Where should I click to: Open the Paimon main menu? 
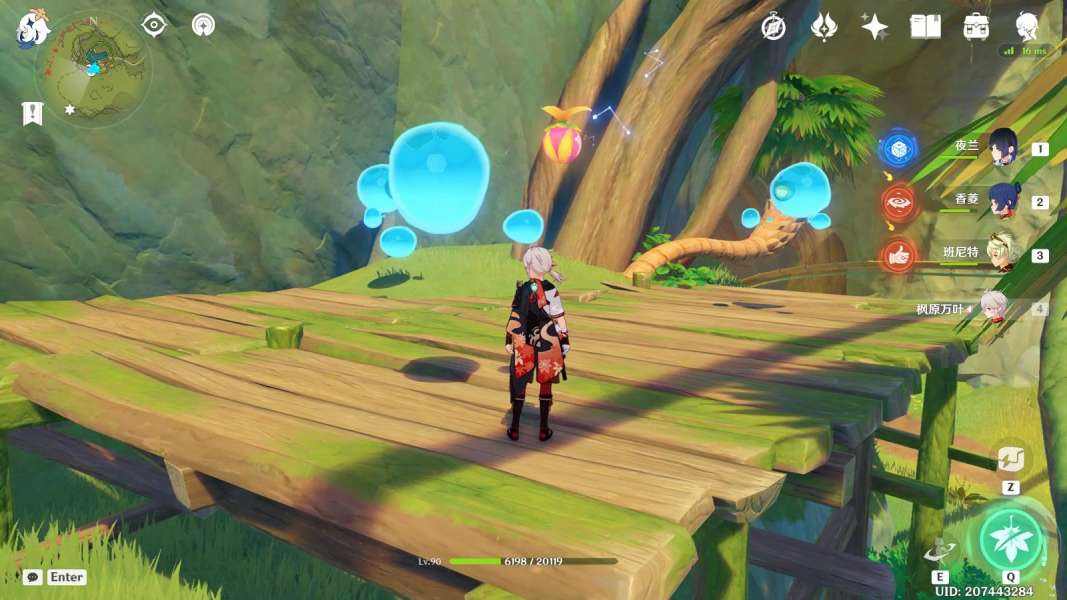[x=32, y=27]
